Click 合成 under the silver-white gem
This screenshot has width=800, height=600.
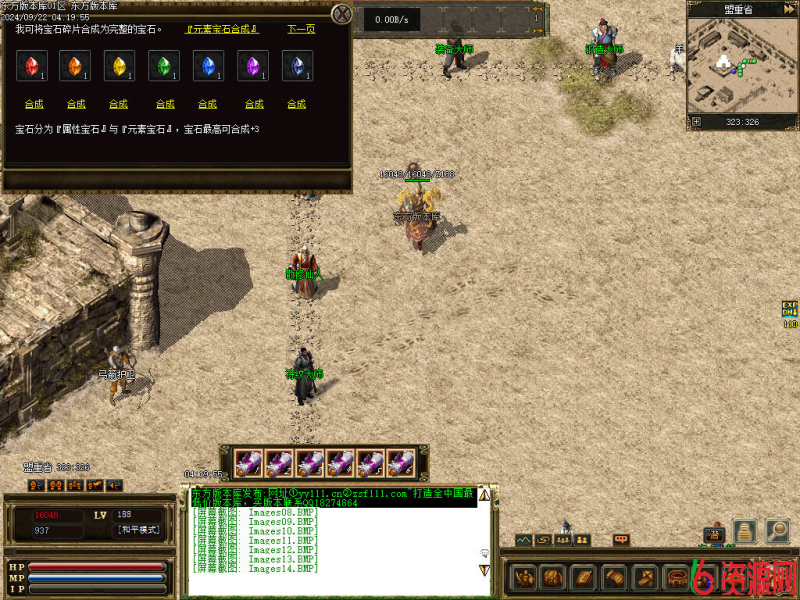coord(296,104)
